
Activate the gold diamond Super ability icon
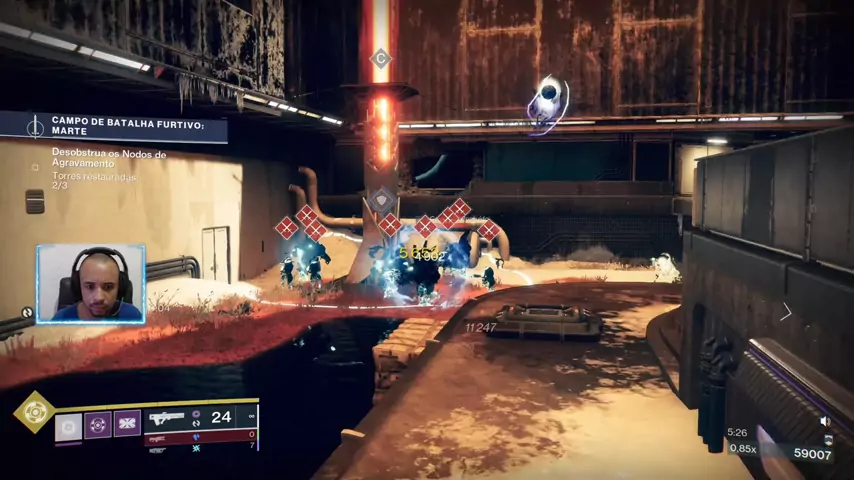pyautogui.click(x=33, y=411)
